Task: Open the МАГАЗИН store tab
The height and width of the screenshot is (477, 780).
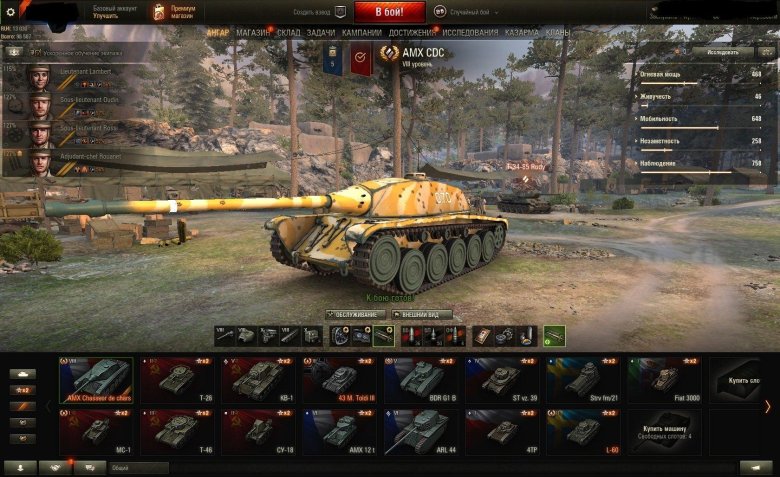Action: (x=253, y=33)
